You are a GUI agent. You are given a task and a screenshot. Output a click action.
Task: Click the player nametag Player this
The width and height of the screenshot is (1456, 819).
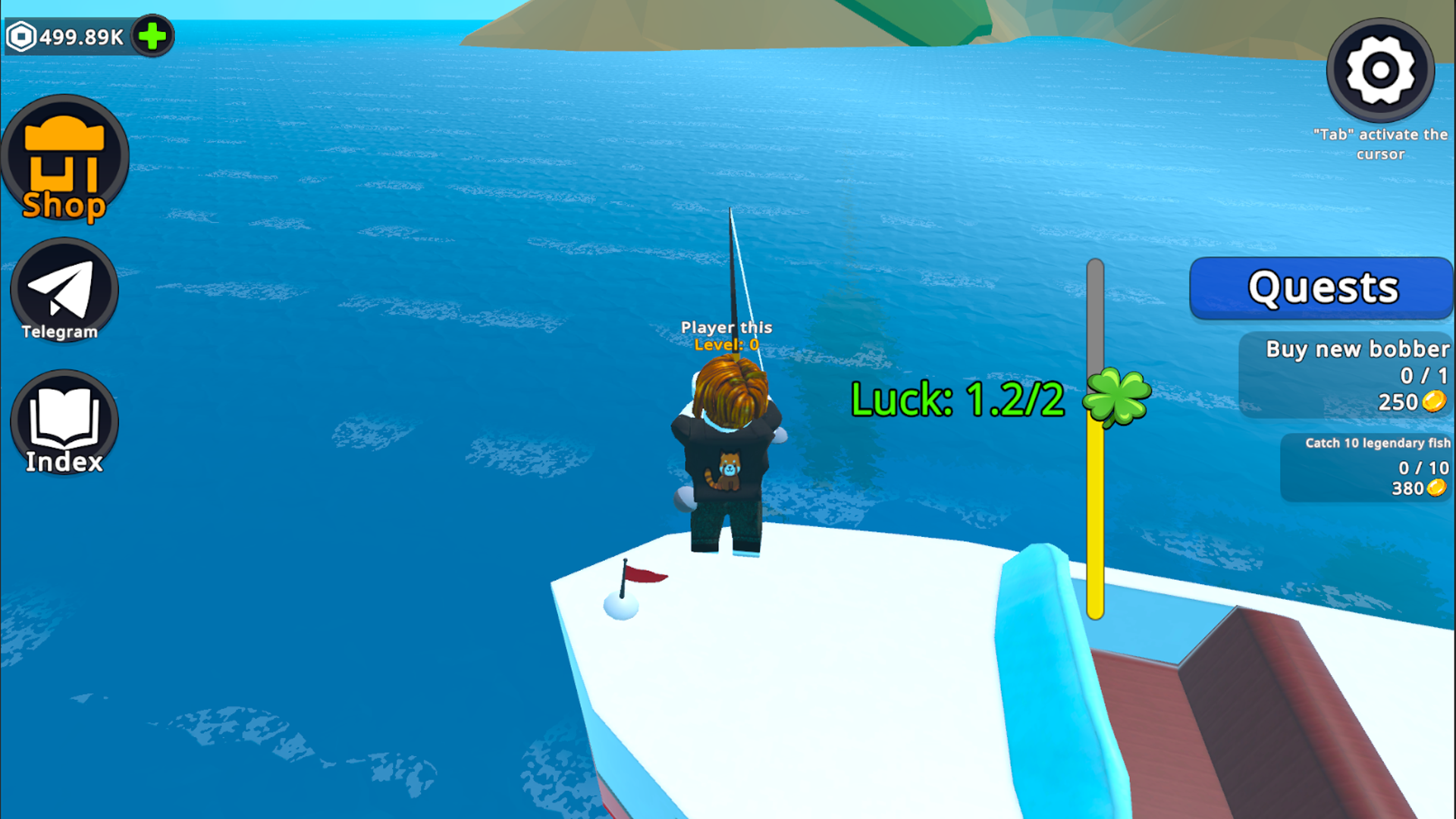727,328
